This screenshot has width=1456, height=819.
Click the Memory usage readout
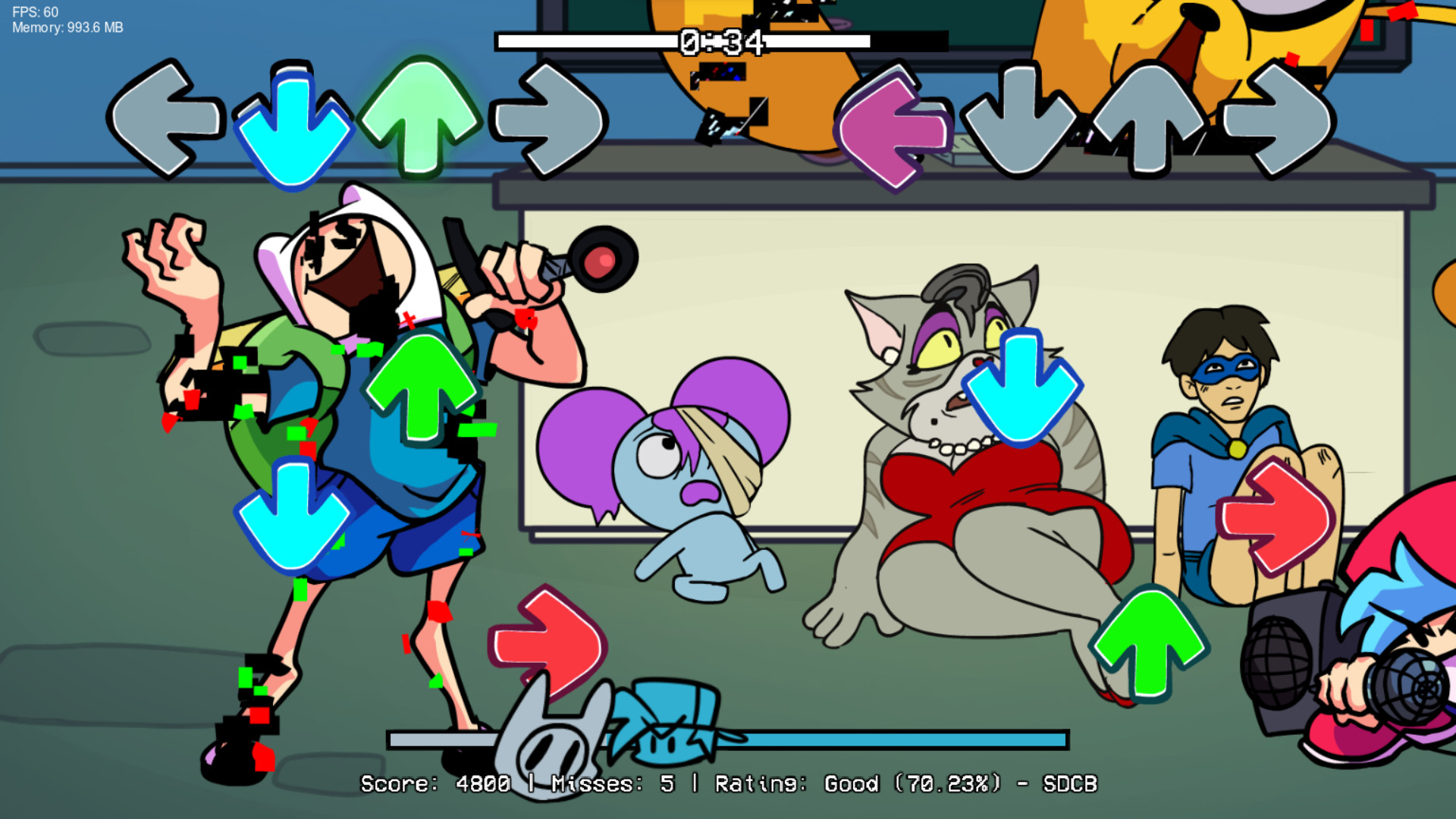[67, 29]
